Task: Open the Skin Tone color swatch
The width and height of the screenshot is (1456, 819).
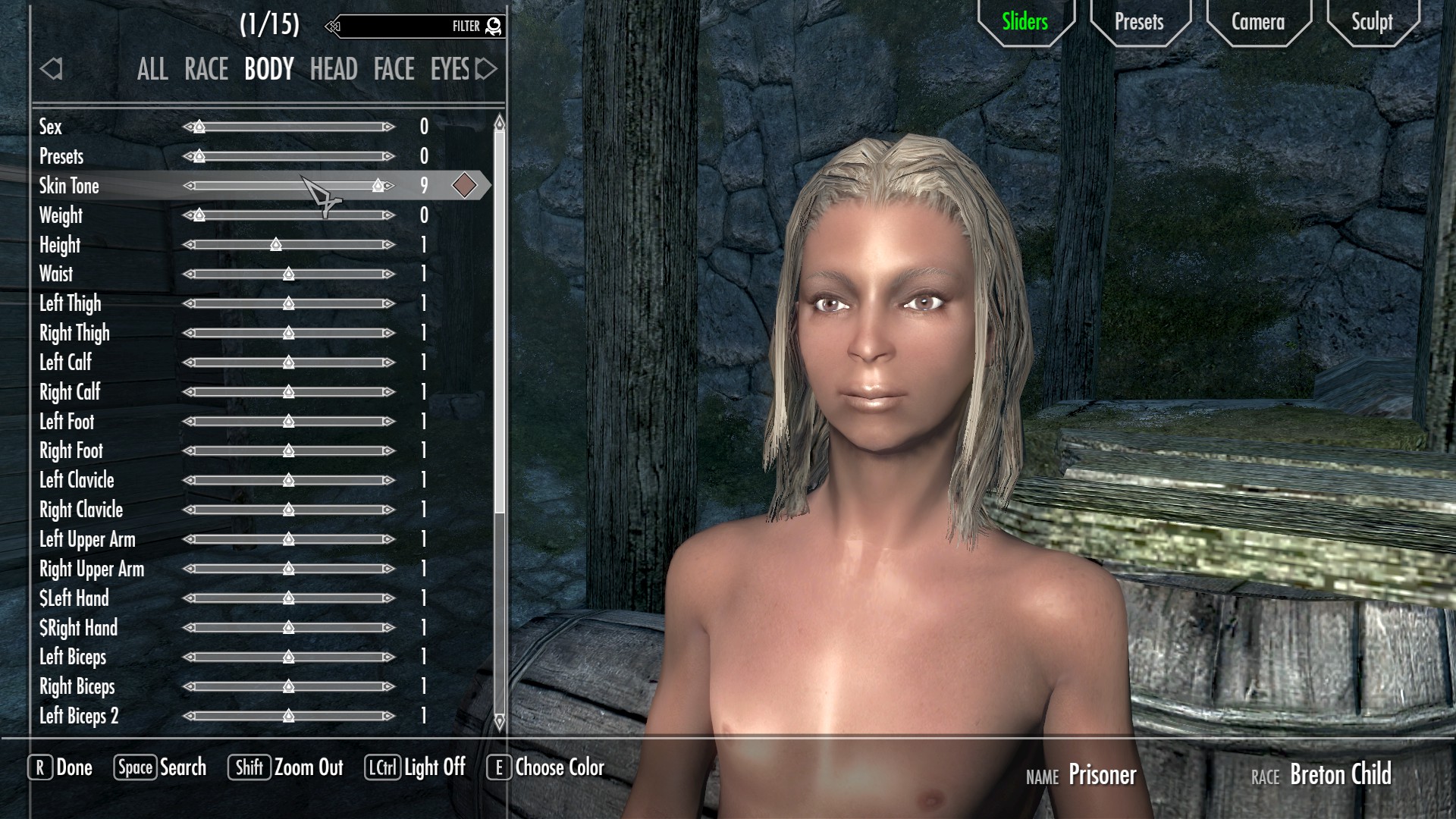Action: tap(464, 186)
